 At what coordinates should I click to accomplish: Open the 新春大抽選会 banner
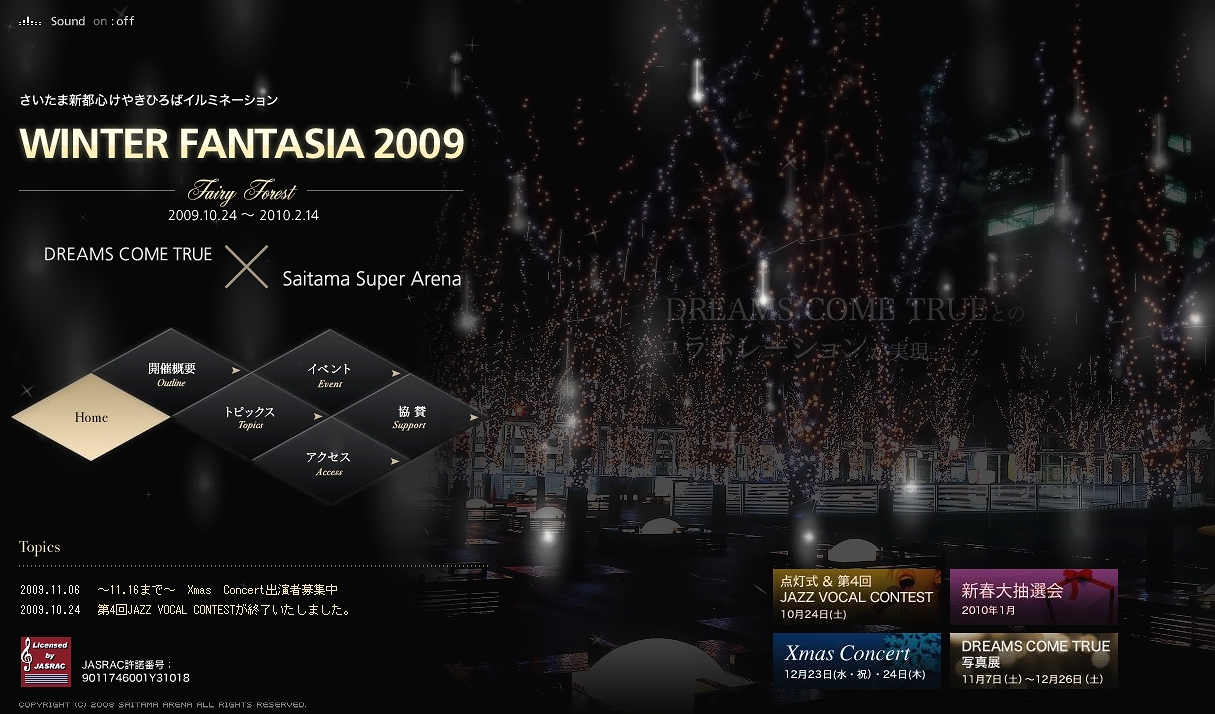point(1033,596)
